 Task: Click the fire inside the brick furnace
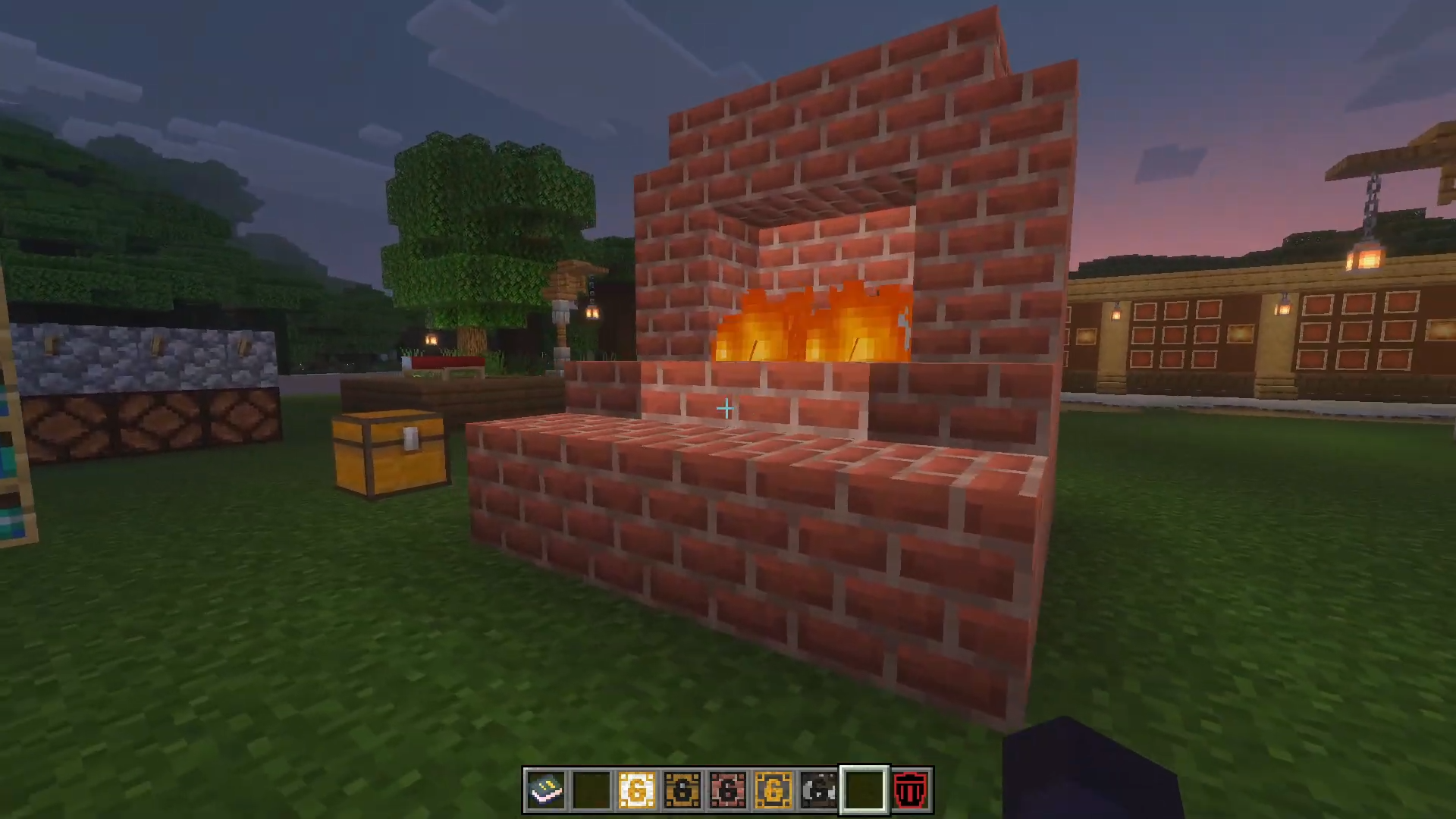pyautogui.click(x=811, y=326)
